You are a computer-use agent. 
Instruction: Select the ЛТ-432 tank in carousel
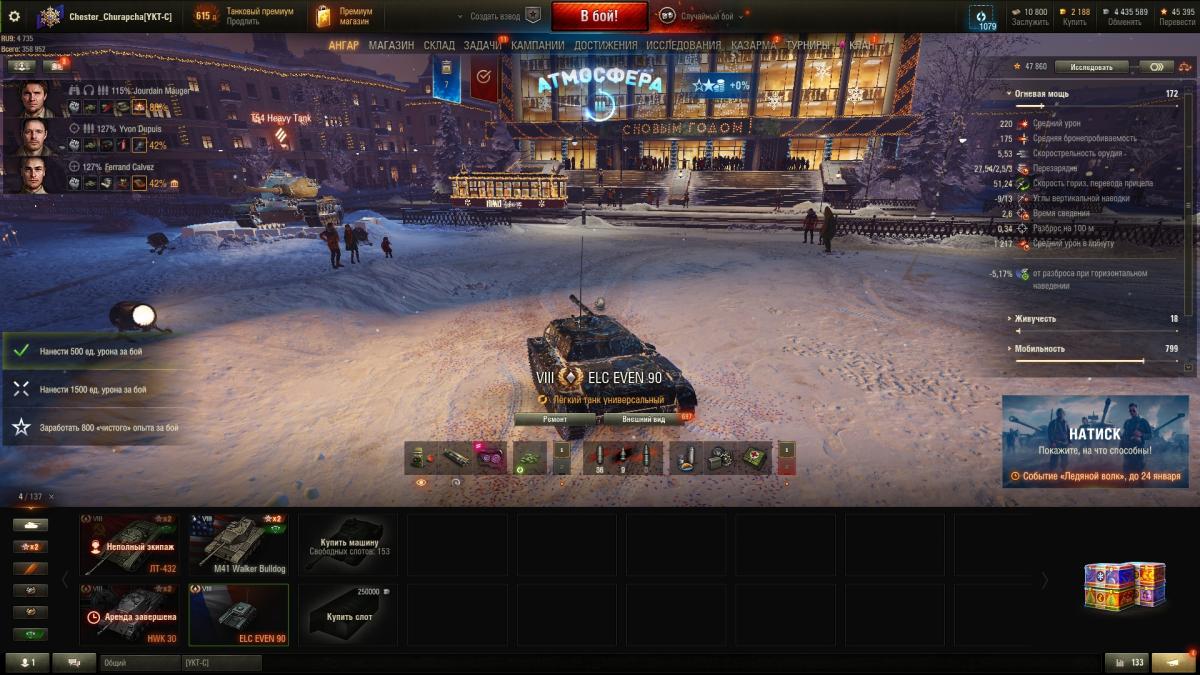(x=129, y=545)
